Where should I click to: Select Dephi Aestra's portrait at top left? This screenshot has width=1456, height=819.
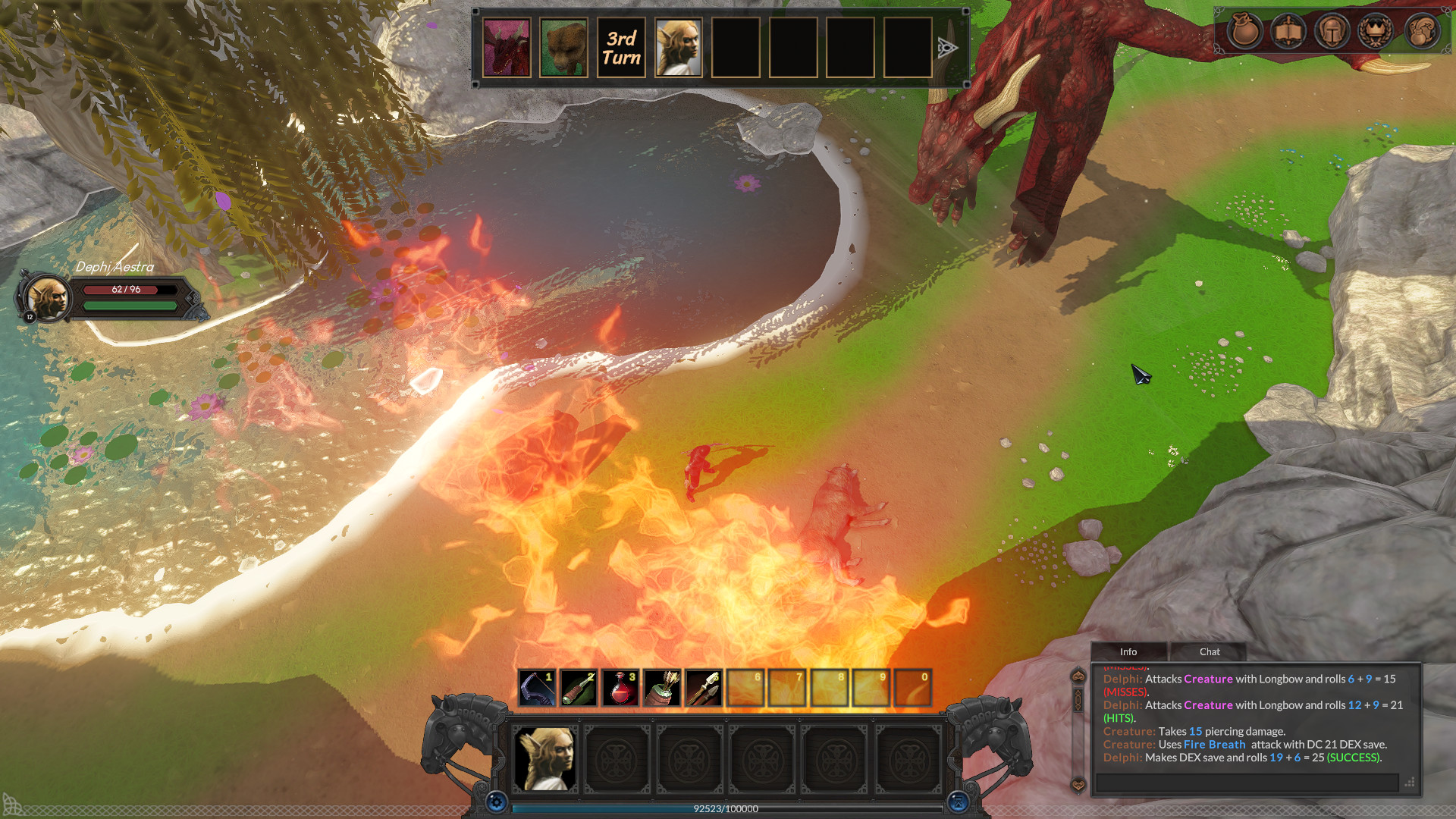click(48, 298)
